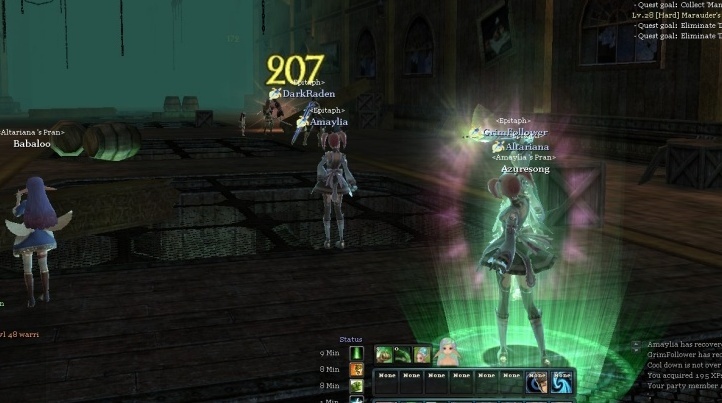Select the green light beam status buff

(357, 353)
